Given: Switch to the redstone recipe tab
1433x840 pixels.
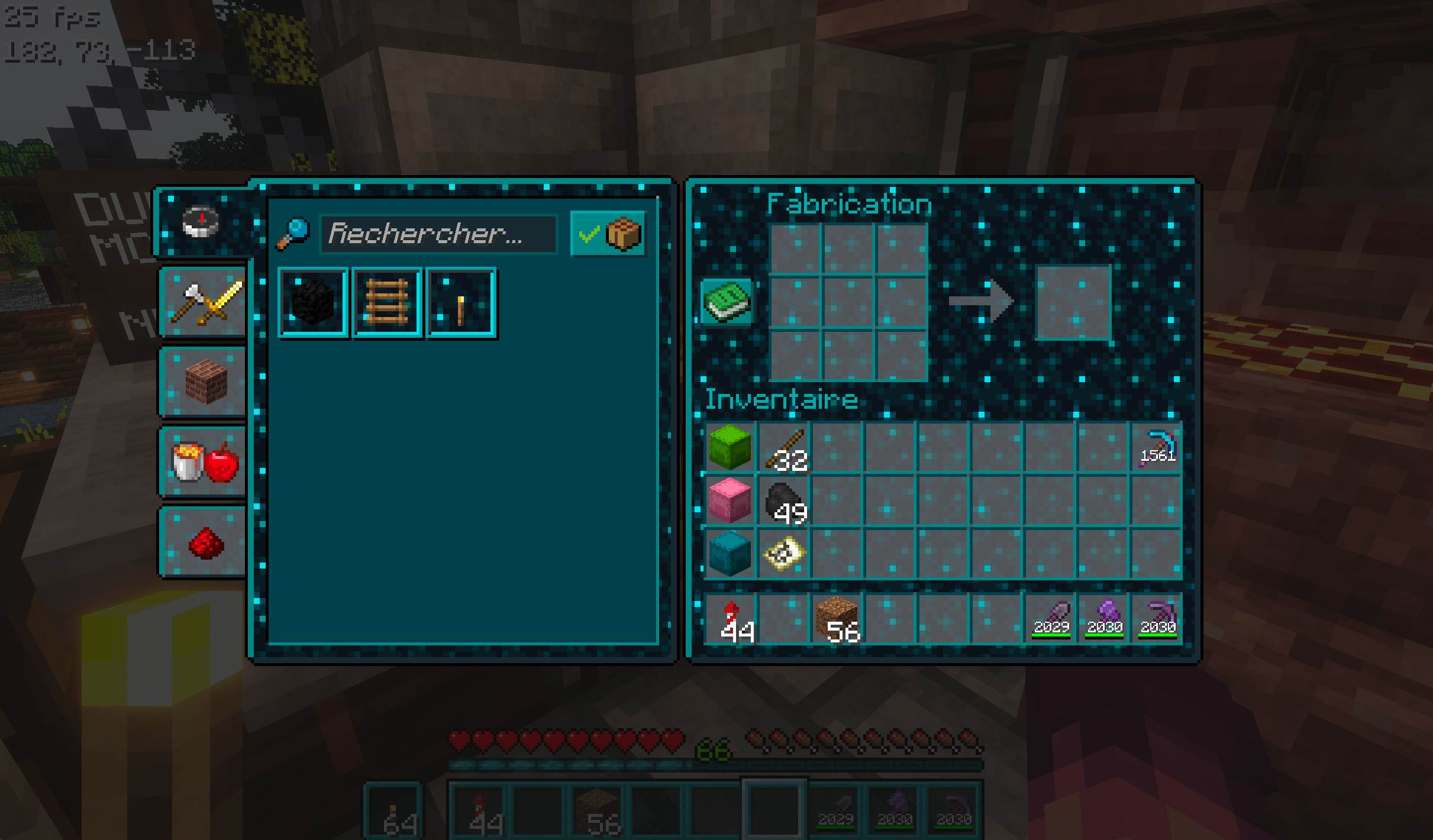Looking at the screenshot, I should 204,542.
